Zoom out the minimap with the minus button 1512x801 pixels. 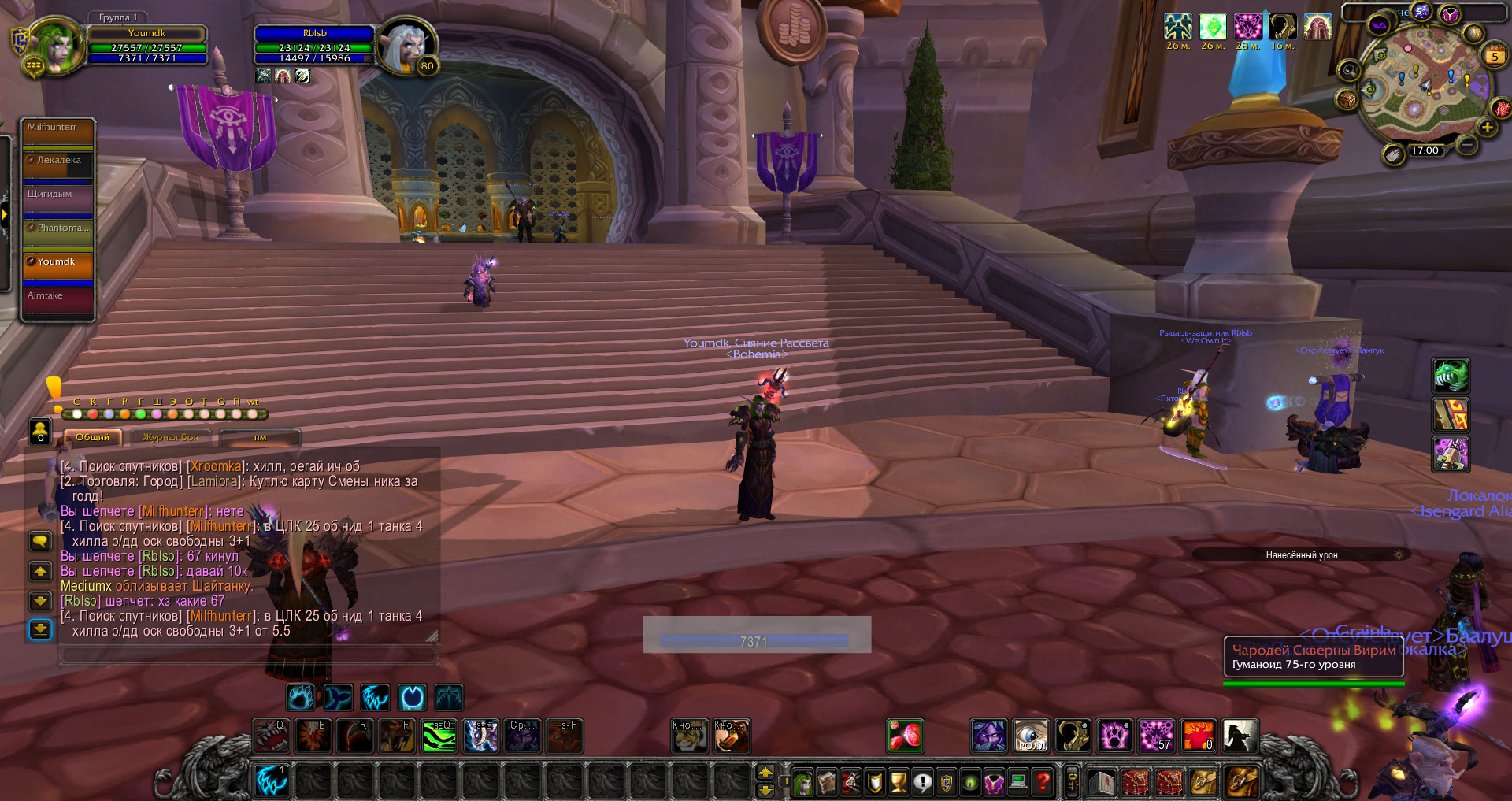[x=1466, y=144]
